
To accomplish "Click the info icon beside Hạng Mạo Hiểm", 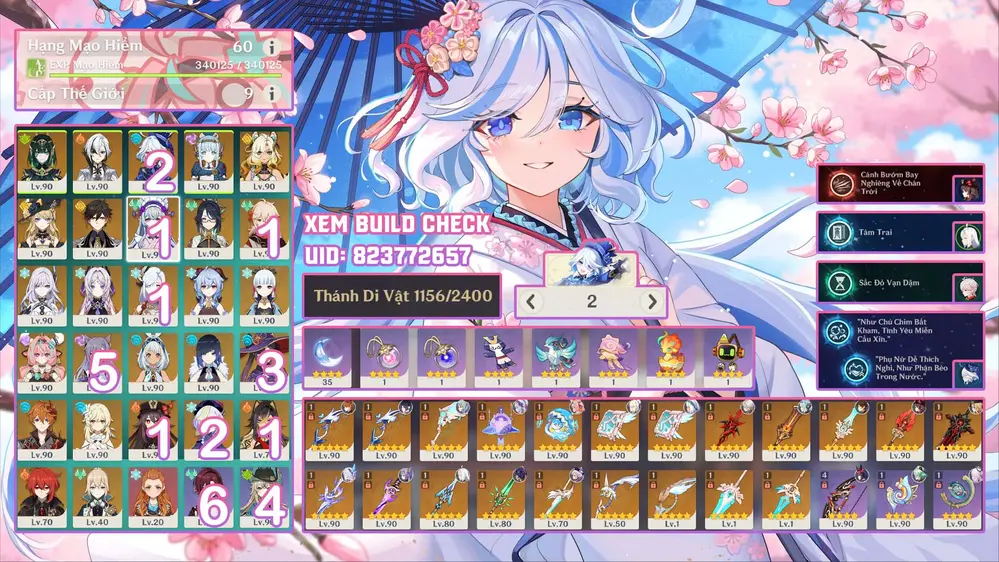I will click(271, 47).
